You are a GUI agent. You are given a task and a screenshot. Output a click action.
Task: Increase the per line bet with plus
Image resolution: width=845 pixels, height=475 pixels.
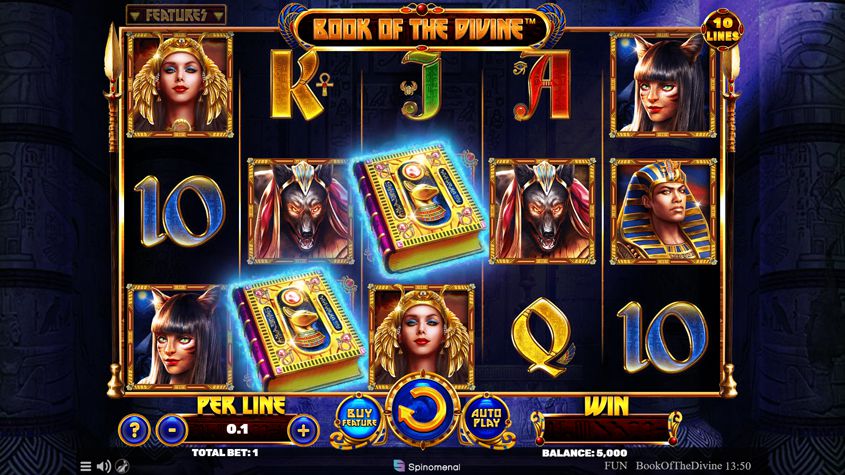pyautogui.click(x=304, y=430)
